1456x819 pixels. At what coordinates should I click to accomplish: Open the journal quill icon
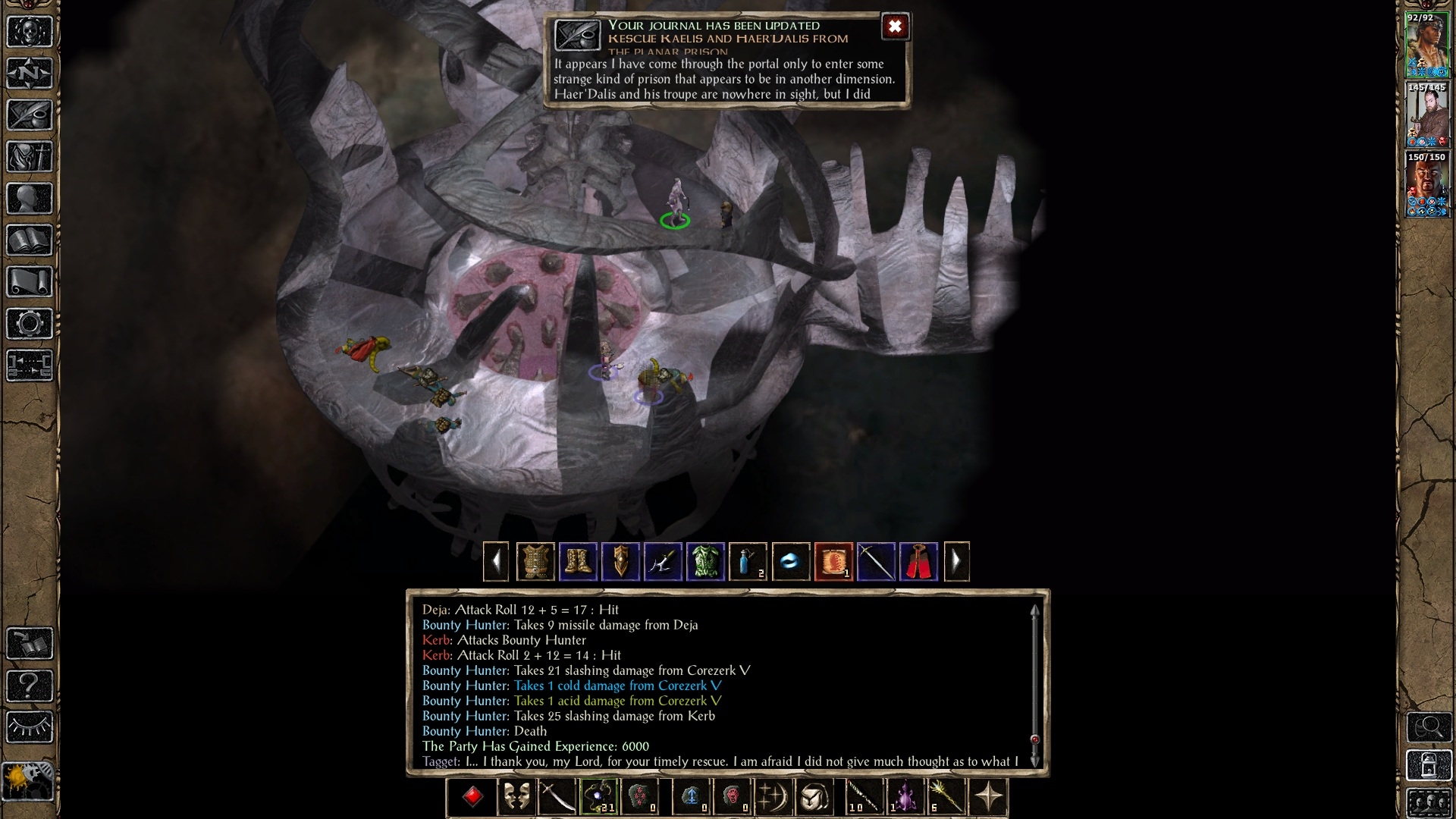point(30,115)
